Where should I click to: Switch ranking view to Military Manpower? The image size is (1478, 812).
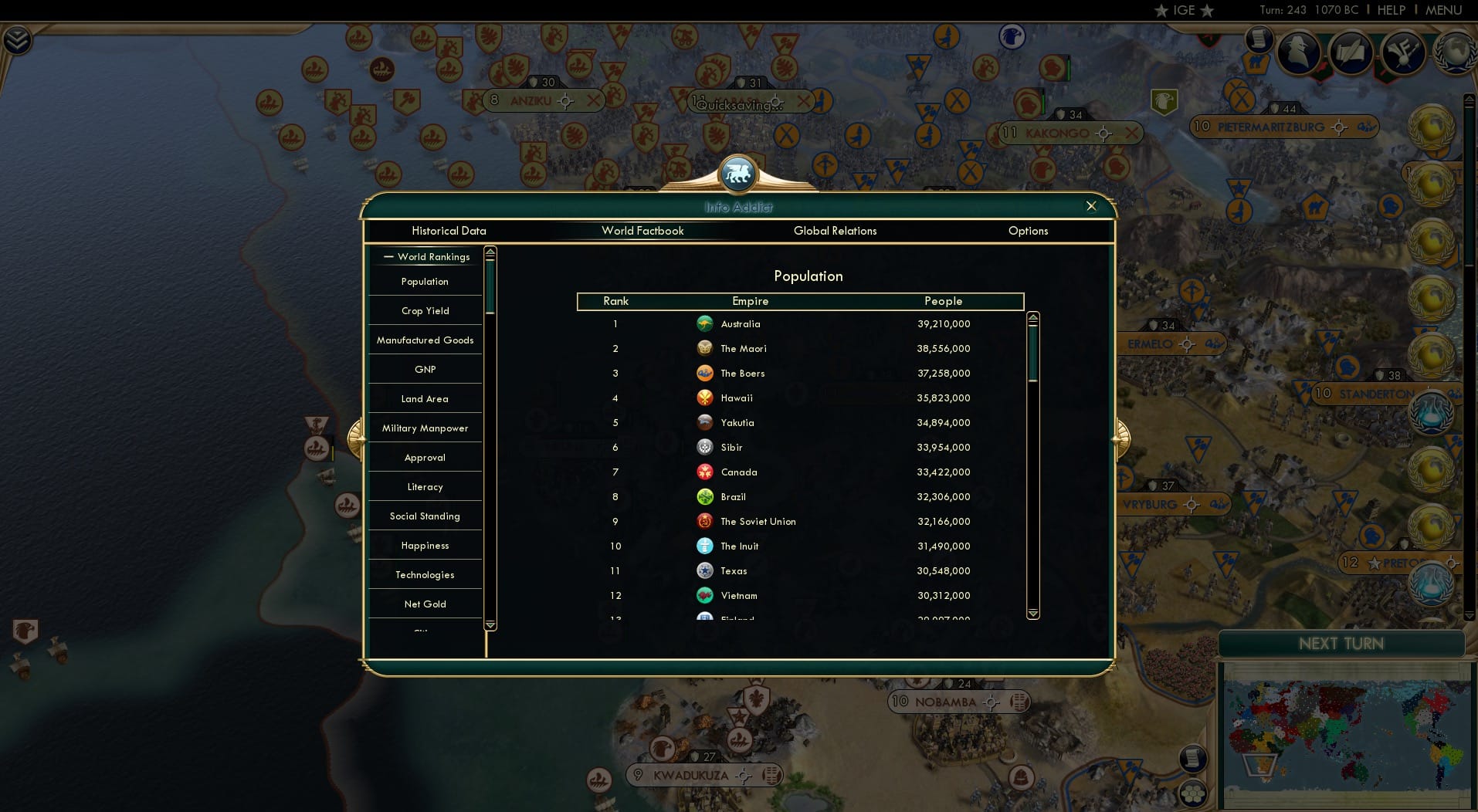click(x=425, y=428)
